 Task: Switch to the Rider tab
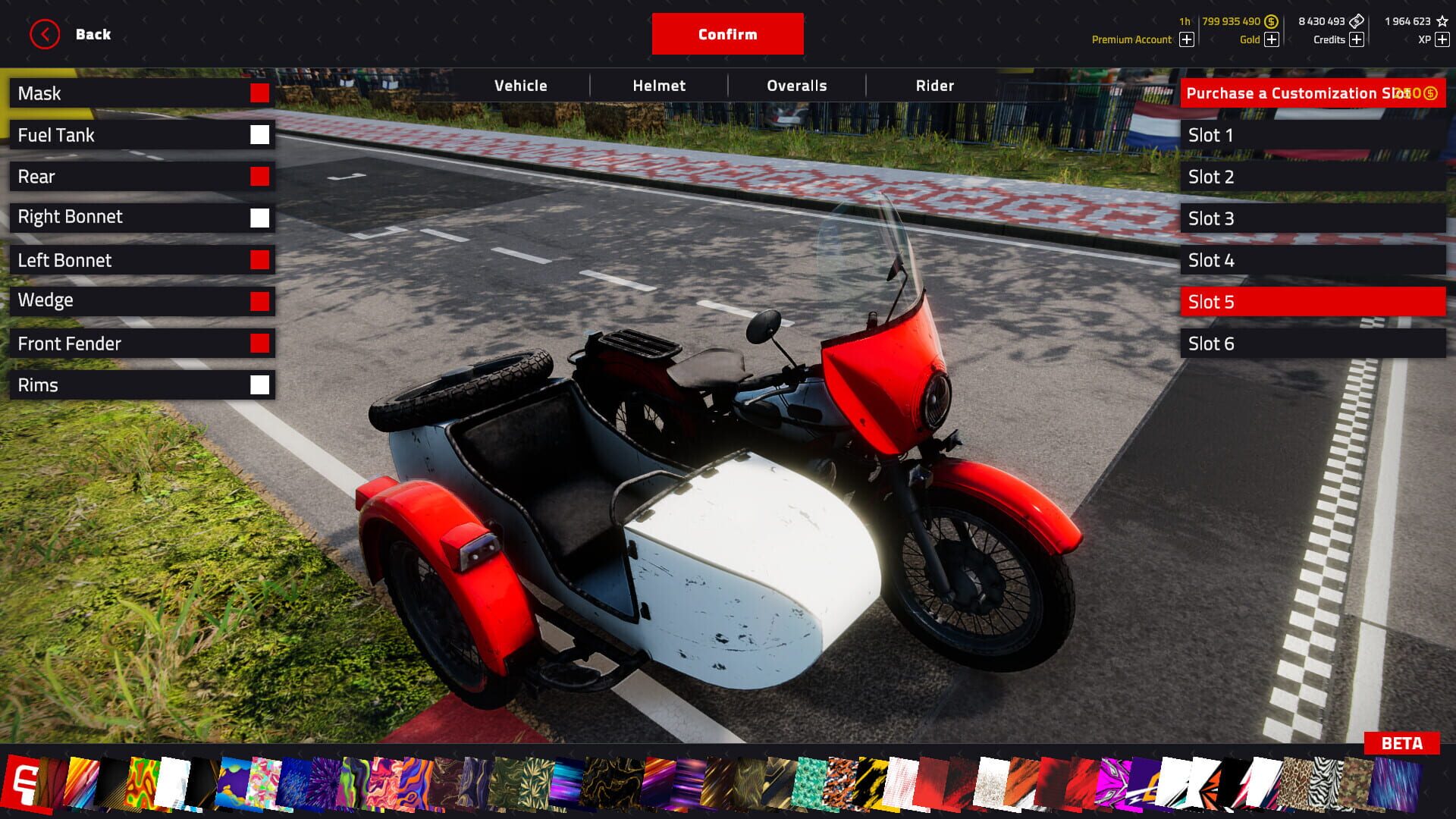[x=935, y=86]
